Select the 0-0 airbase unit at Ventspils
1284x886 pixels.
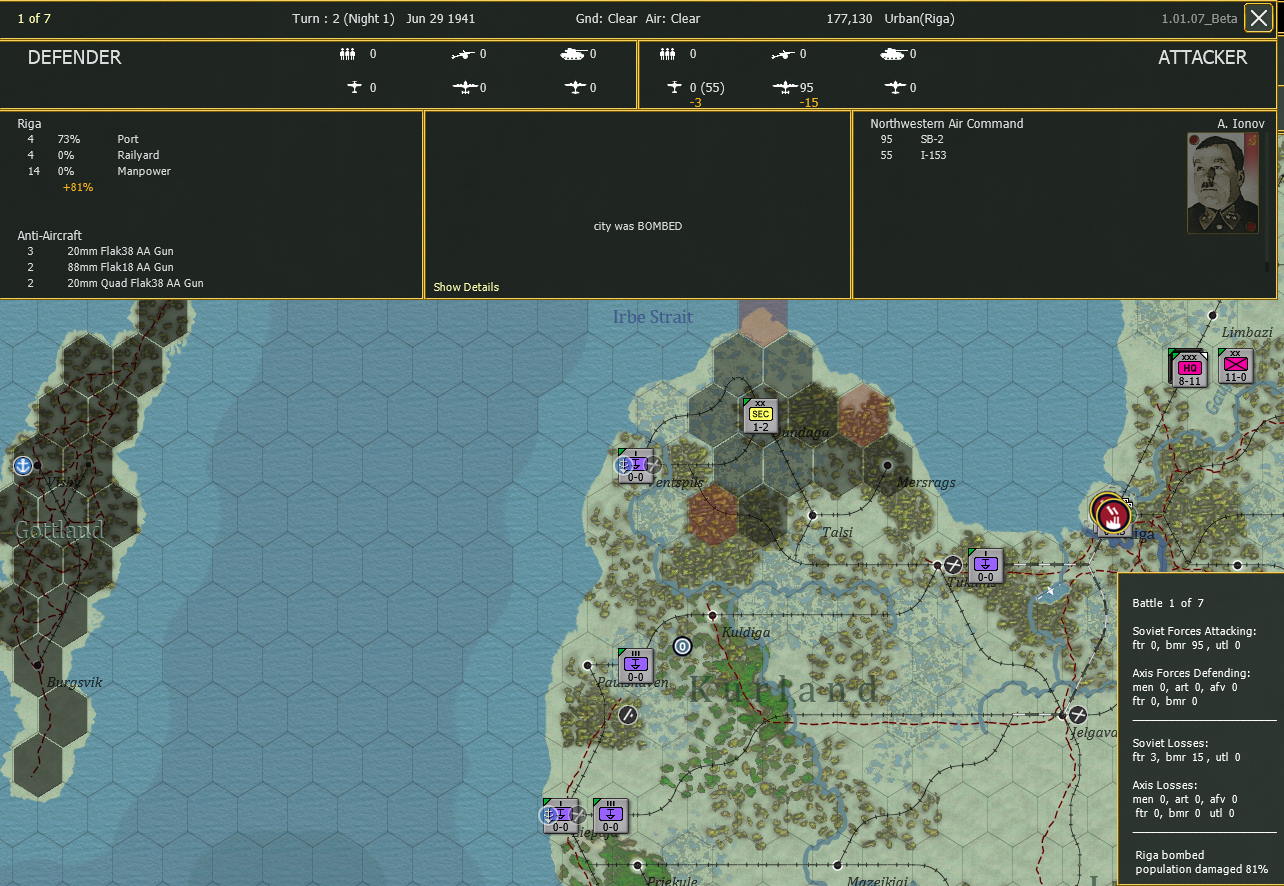click(634, 465)
